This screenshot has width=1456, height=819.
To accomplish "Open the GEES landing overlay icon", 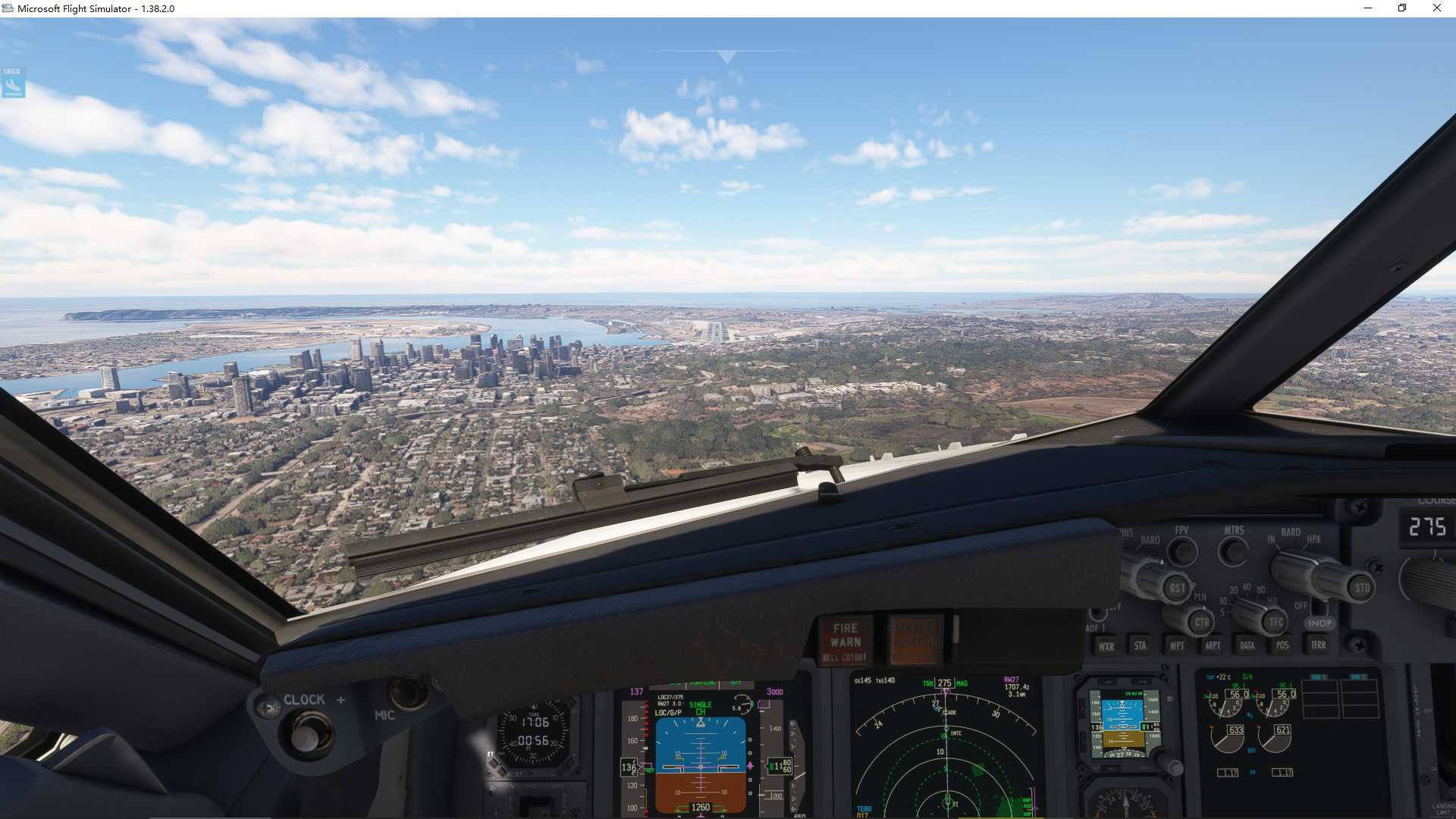I will (x=13, y=83).
